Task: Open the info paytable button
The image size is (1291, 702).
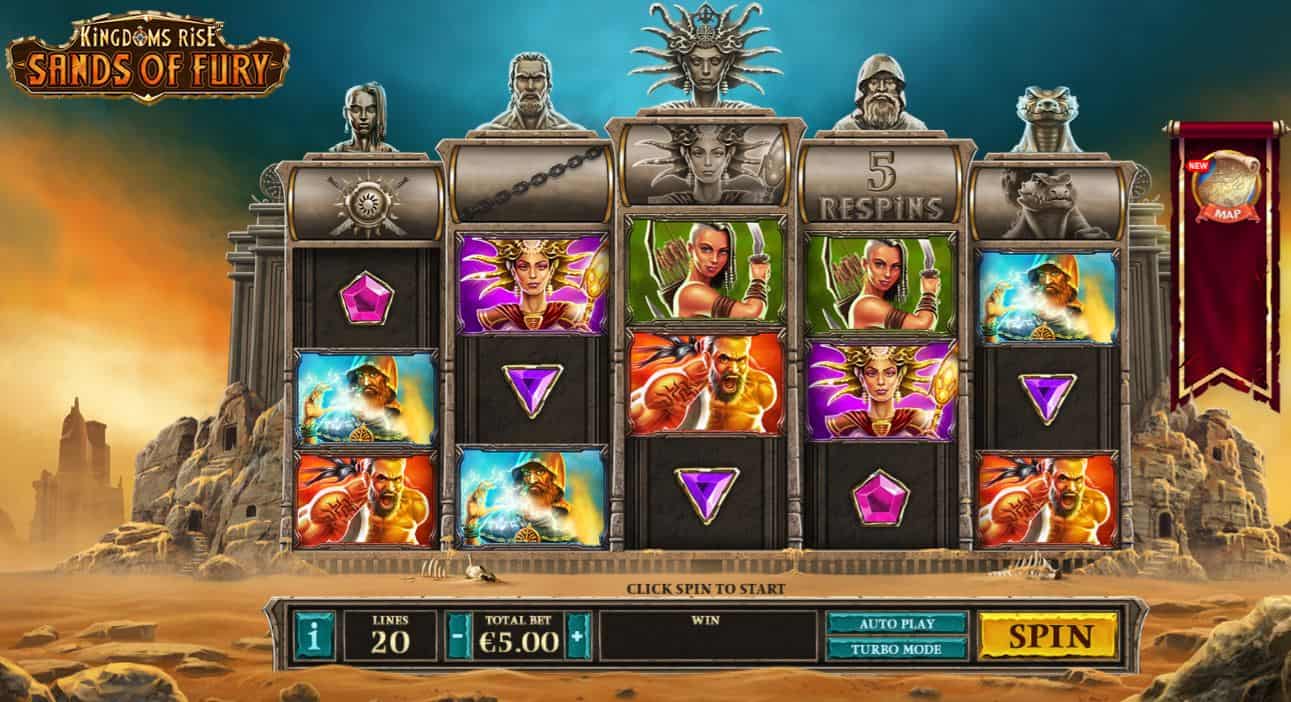Action: tap(314, 636)
